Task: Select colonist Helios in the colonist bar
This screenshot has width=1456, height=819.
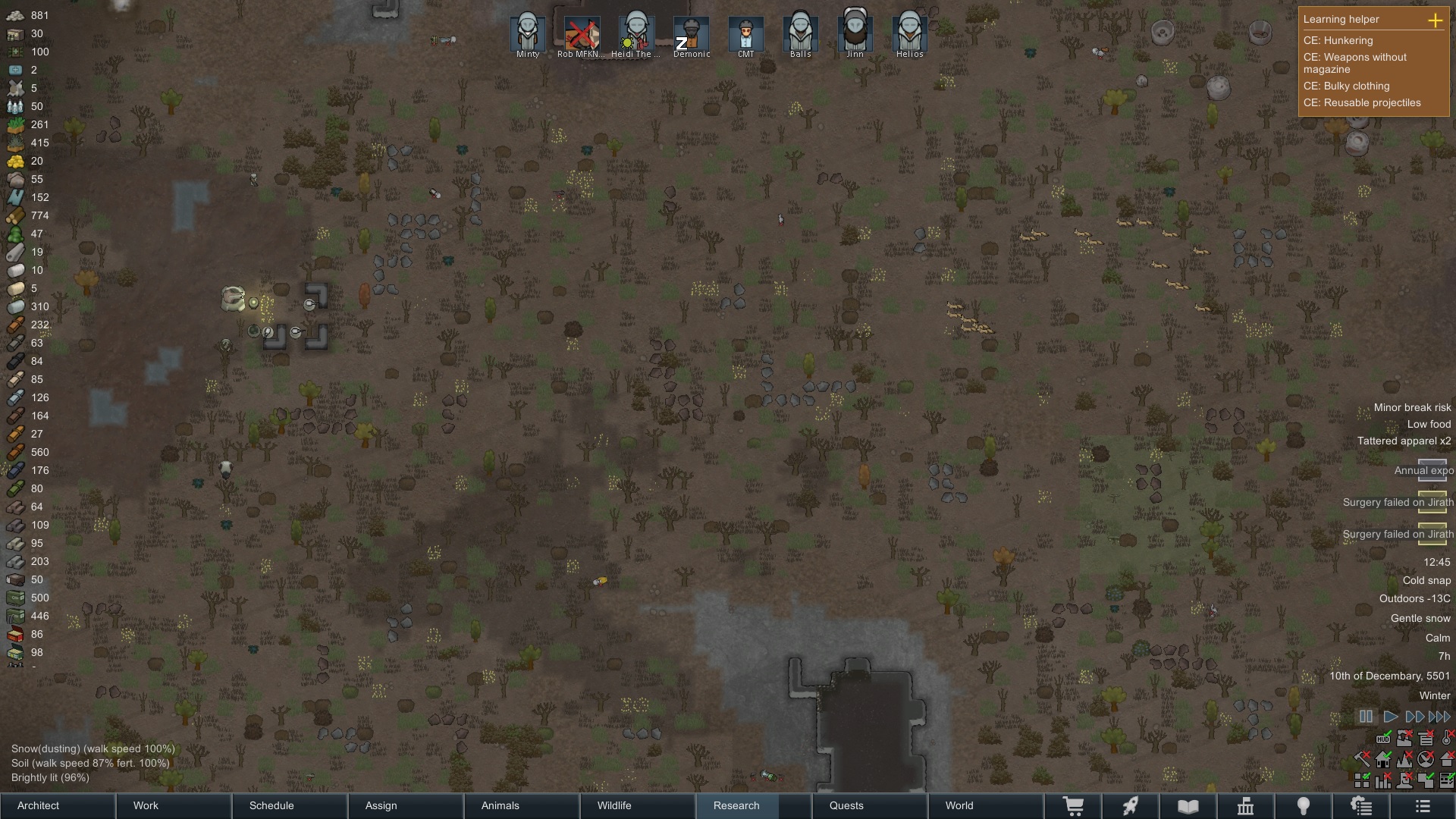Action: pyautogui.click(x=909, y=35)
